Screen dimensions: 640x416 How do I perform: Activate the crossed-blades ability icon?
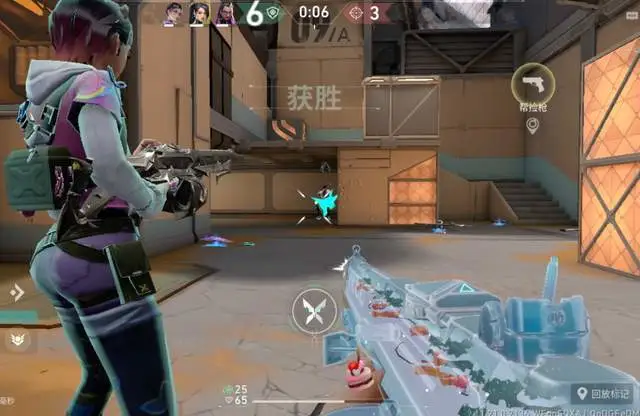311,308
